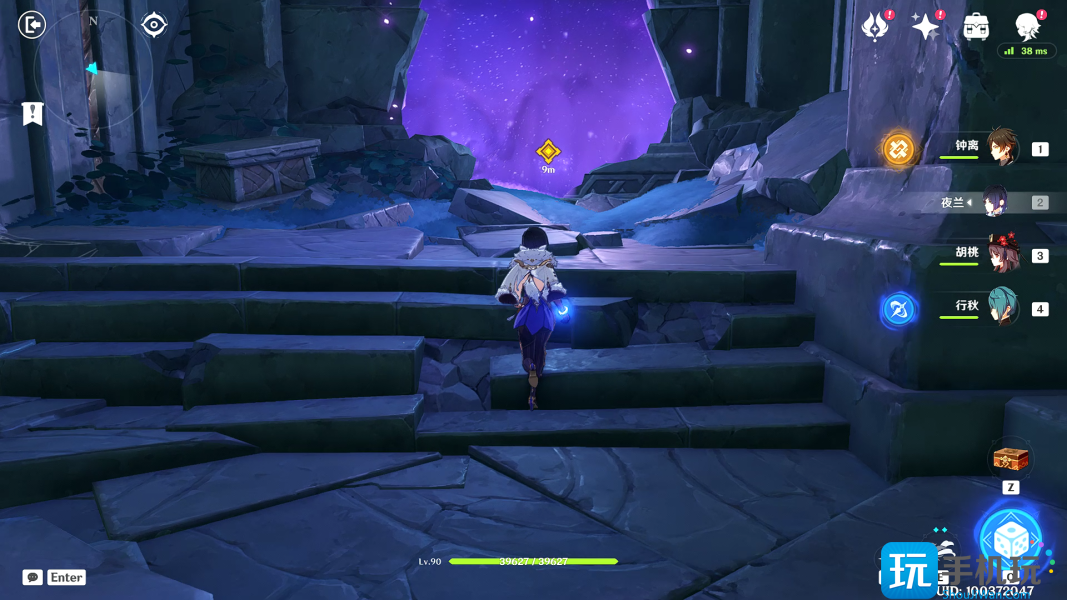Switch to party member 胡桃
Image resolution: width=1067 pixels, height=600 pixels.
point(1002,255)
